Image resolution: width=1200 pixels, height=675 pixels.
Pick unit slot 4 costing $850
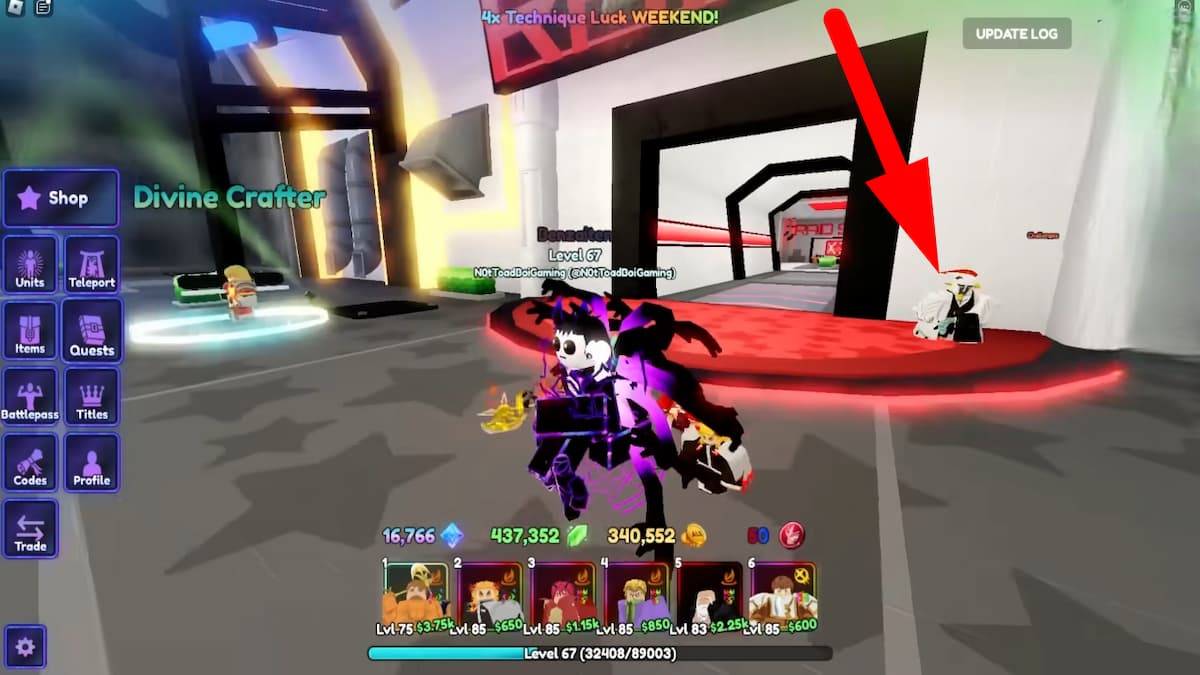[x=637, y=596]
